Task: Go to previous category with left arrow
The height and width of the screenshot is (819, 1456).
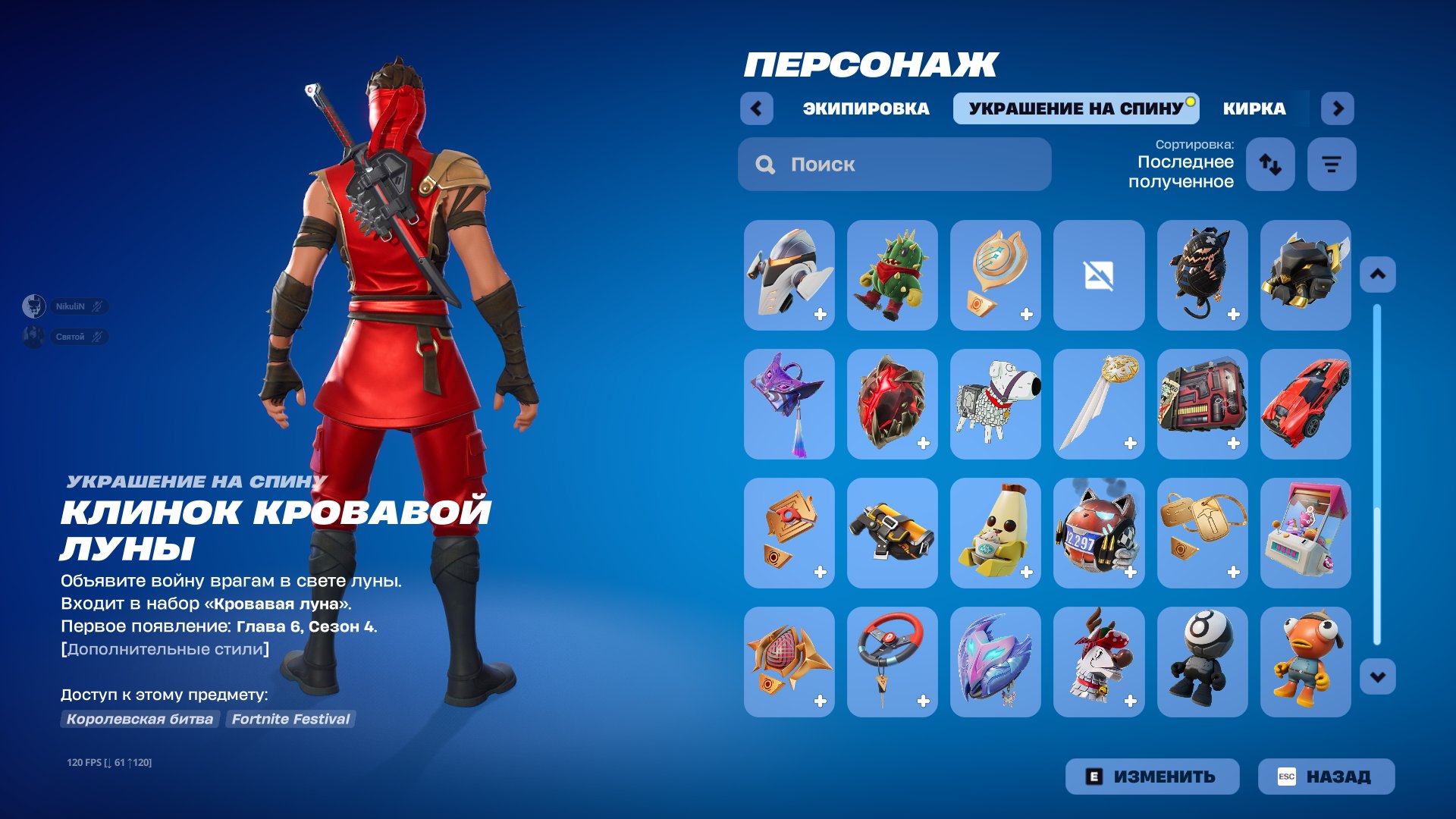Action: (x=755, y=108)
